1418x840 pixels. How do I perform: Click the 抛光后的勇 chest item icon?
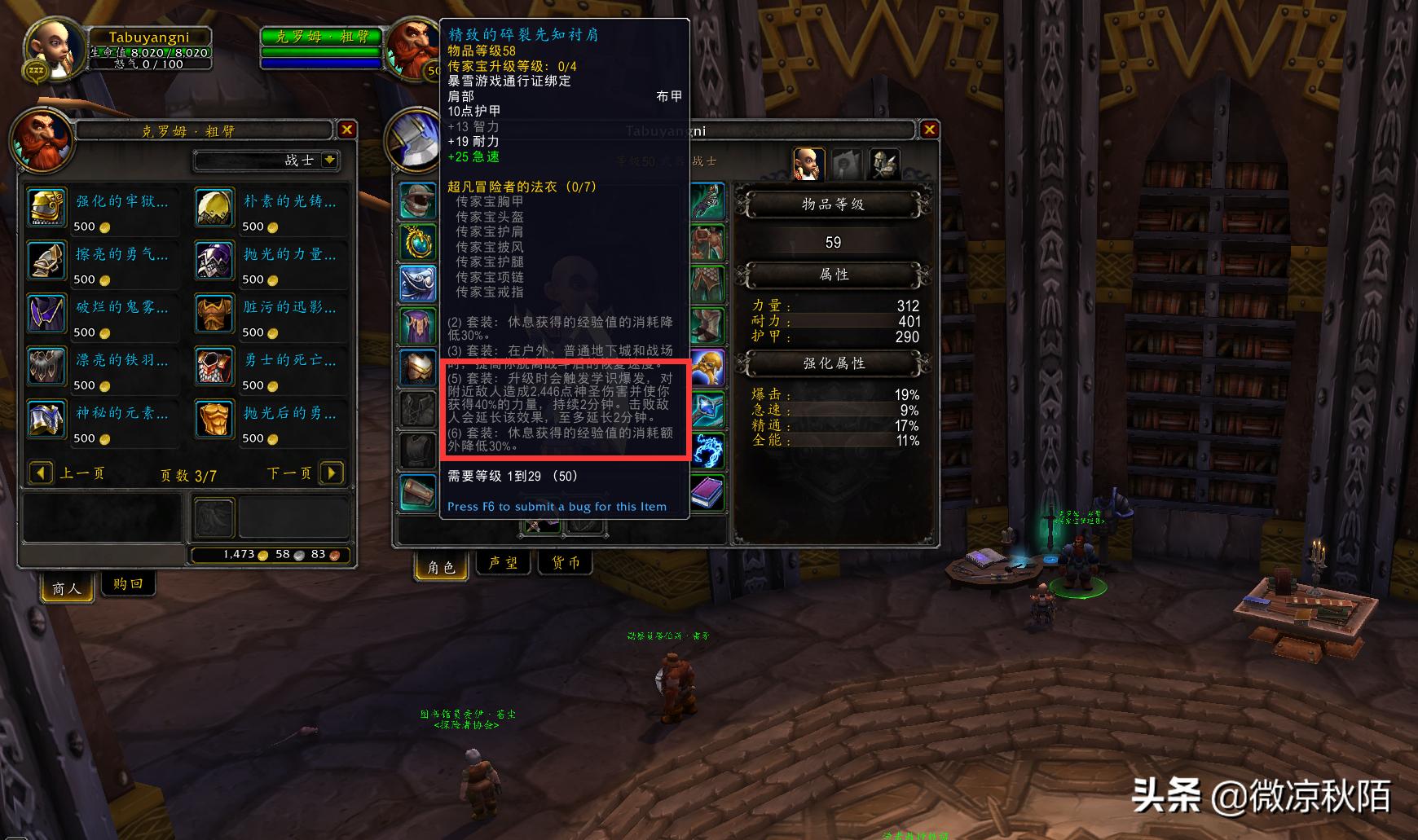[214, 420]
